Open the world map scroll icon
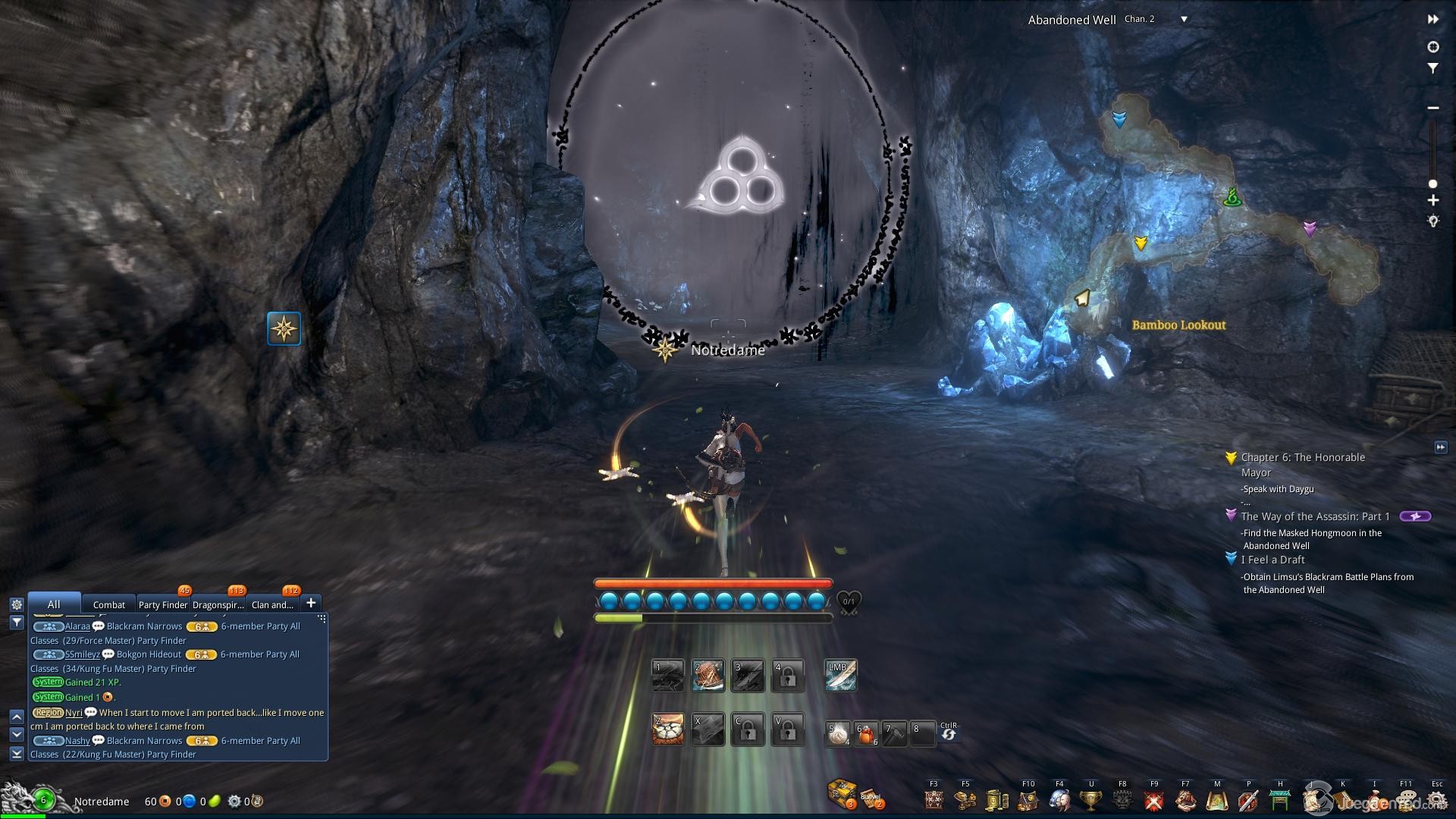1456x819 pixels. pos(1216,800)
